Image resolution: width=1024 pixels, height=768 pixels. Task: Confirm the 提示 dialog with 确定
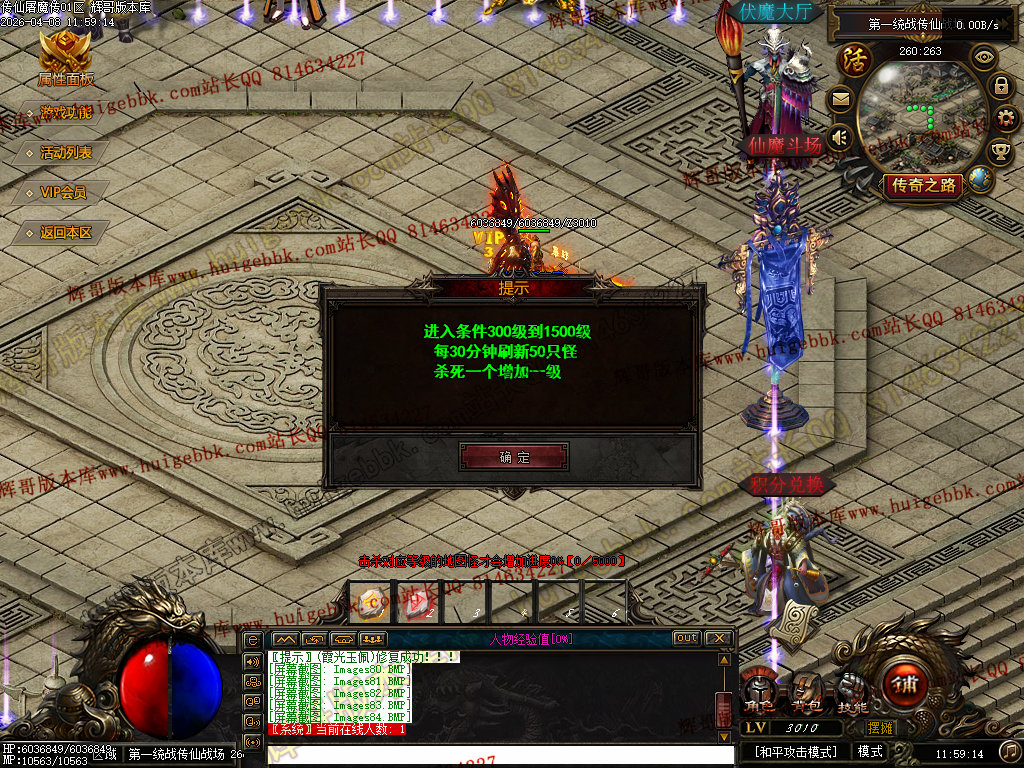[x=514, y=457]
